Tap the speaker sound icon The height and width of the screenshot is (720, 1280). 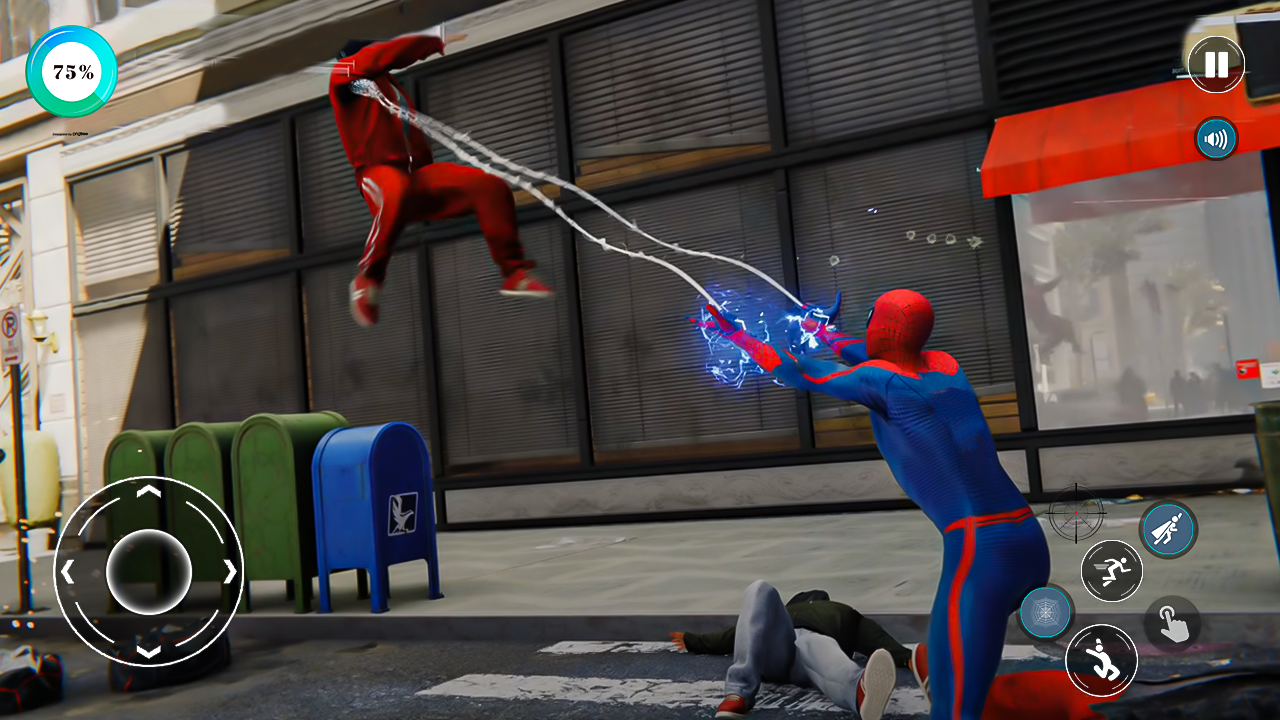[1215, 139]
